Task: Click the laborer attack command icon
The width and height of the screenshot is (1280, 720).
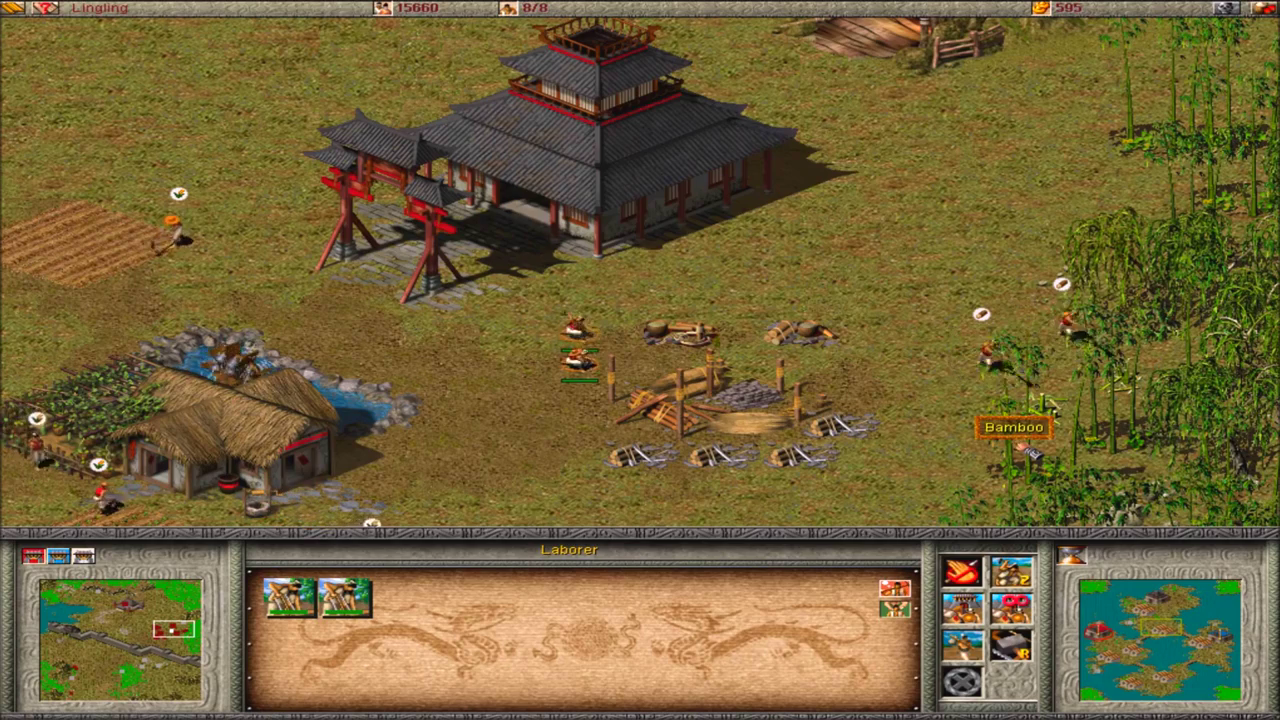Action: pyautogui.click(x=962, y=645)
